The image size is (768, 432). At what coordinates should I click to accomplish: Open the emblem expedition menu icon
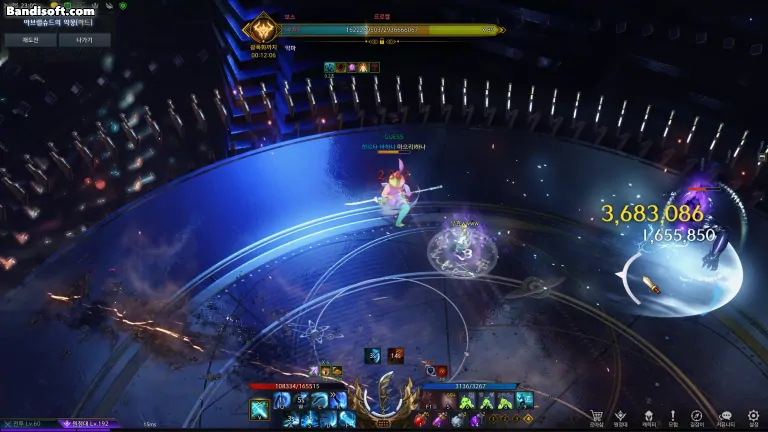(621, 415)
